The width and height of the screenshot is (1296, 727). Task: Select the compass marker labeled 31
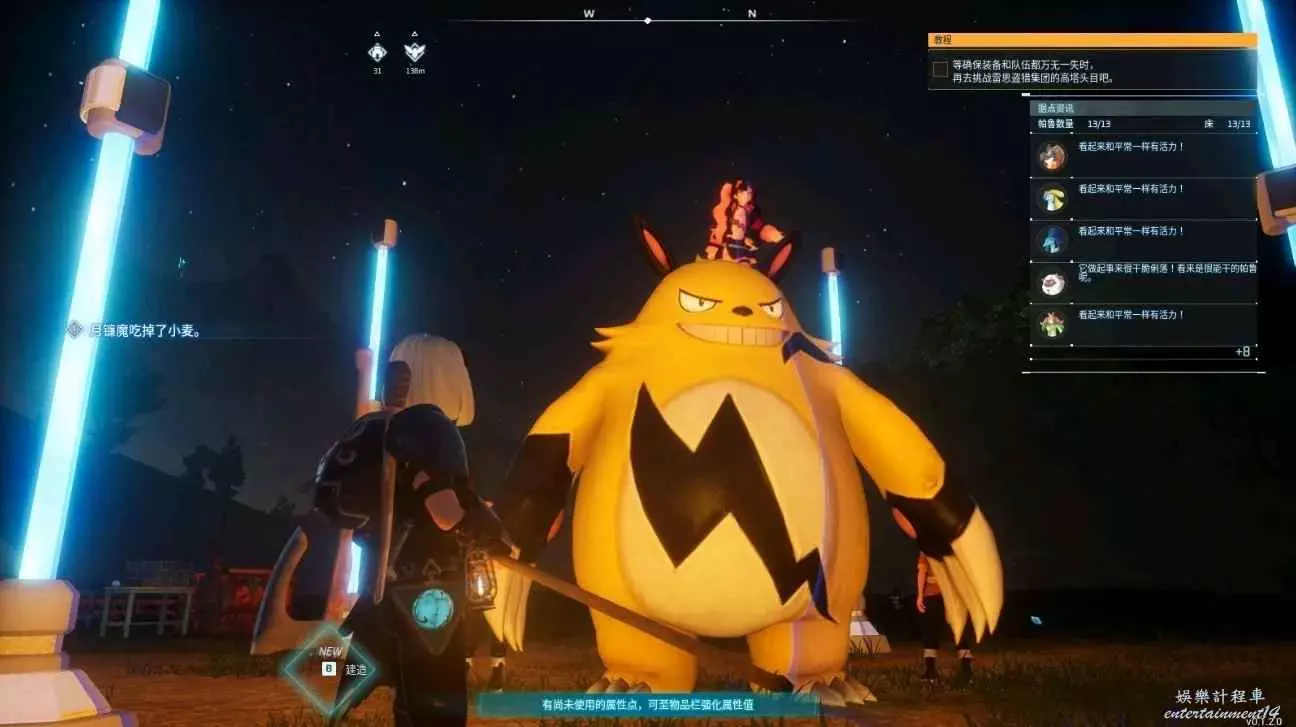coord(377,53)
